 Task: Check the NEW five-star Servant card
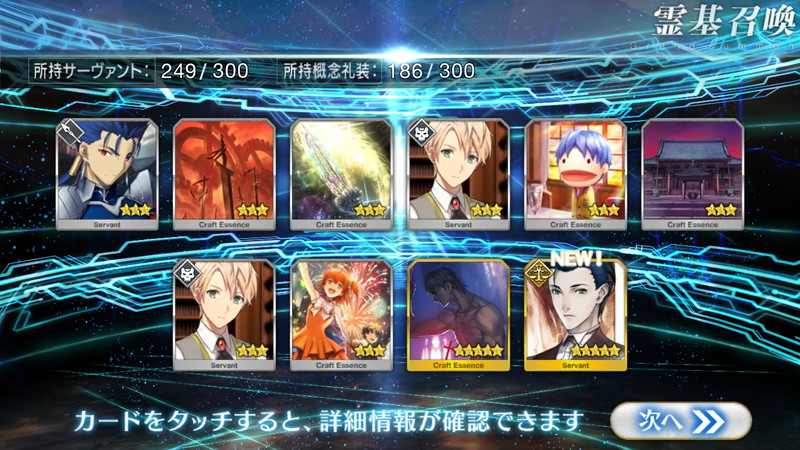pos(575,314)
